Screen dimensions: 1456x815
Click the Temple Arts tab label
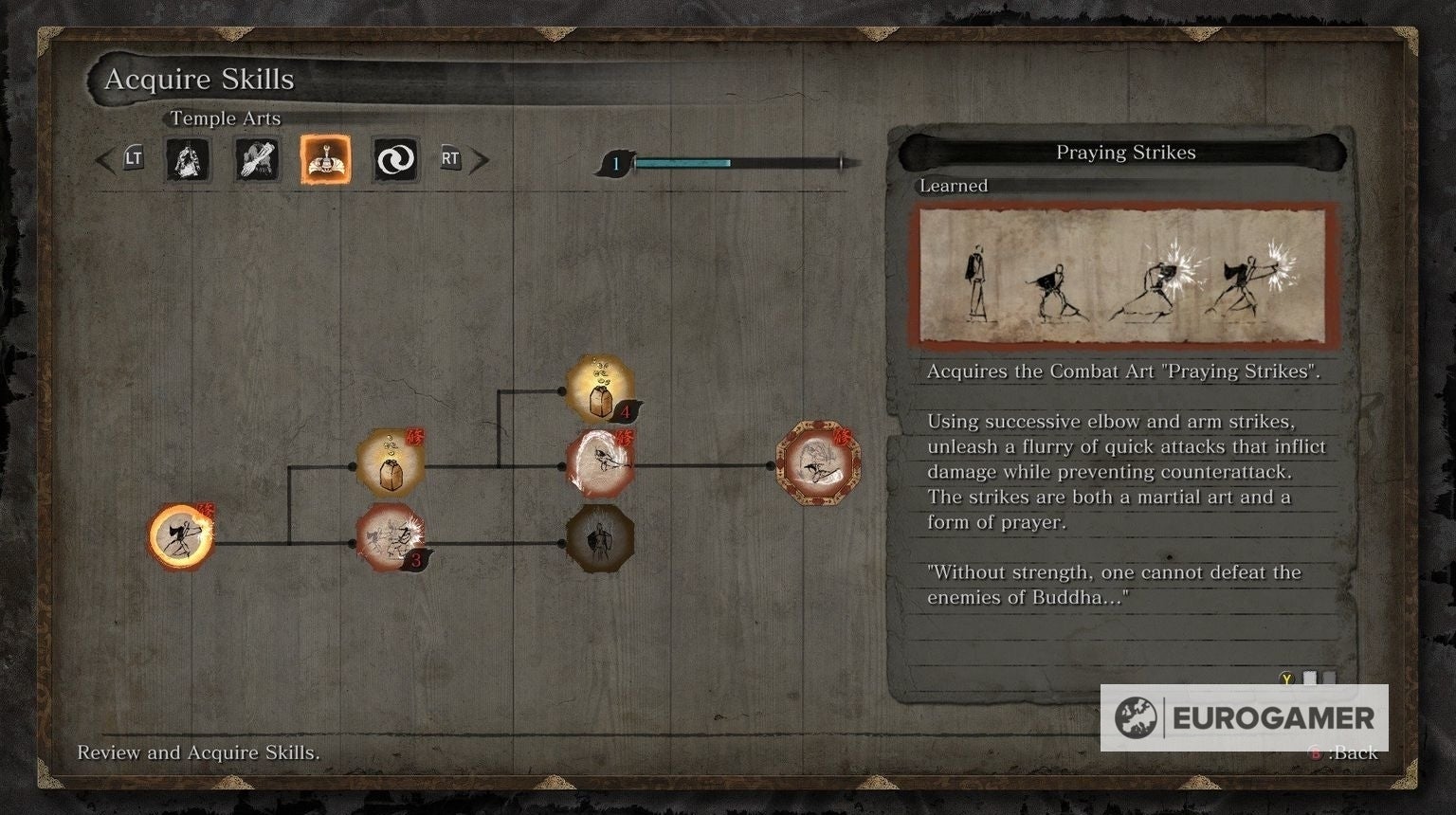click(x=225, y=118)
